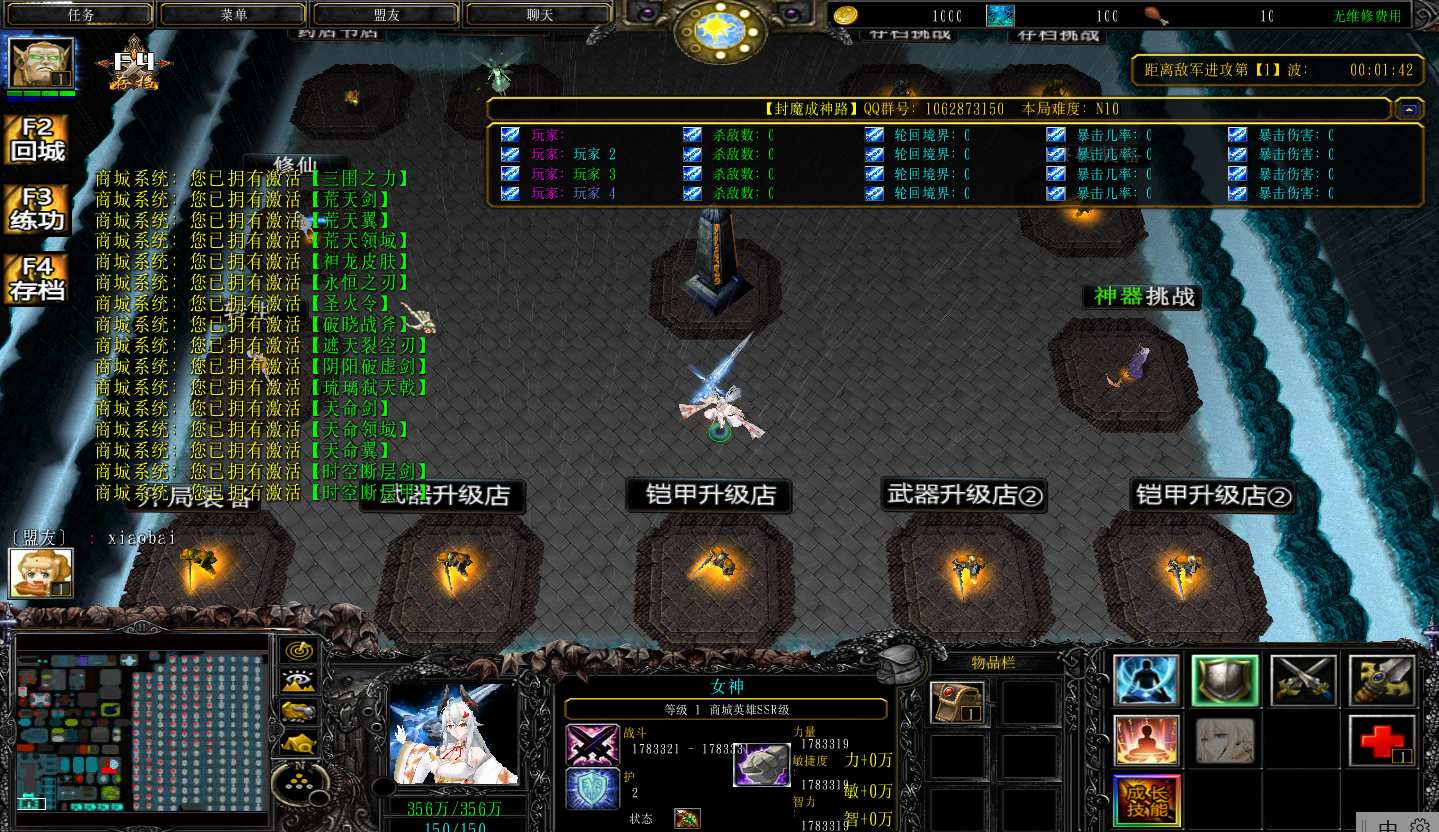Open the 菜单 main menu
This screenshot has width=1439, height=832.
pos(234,15)
